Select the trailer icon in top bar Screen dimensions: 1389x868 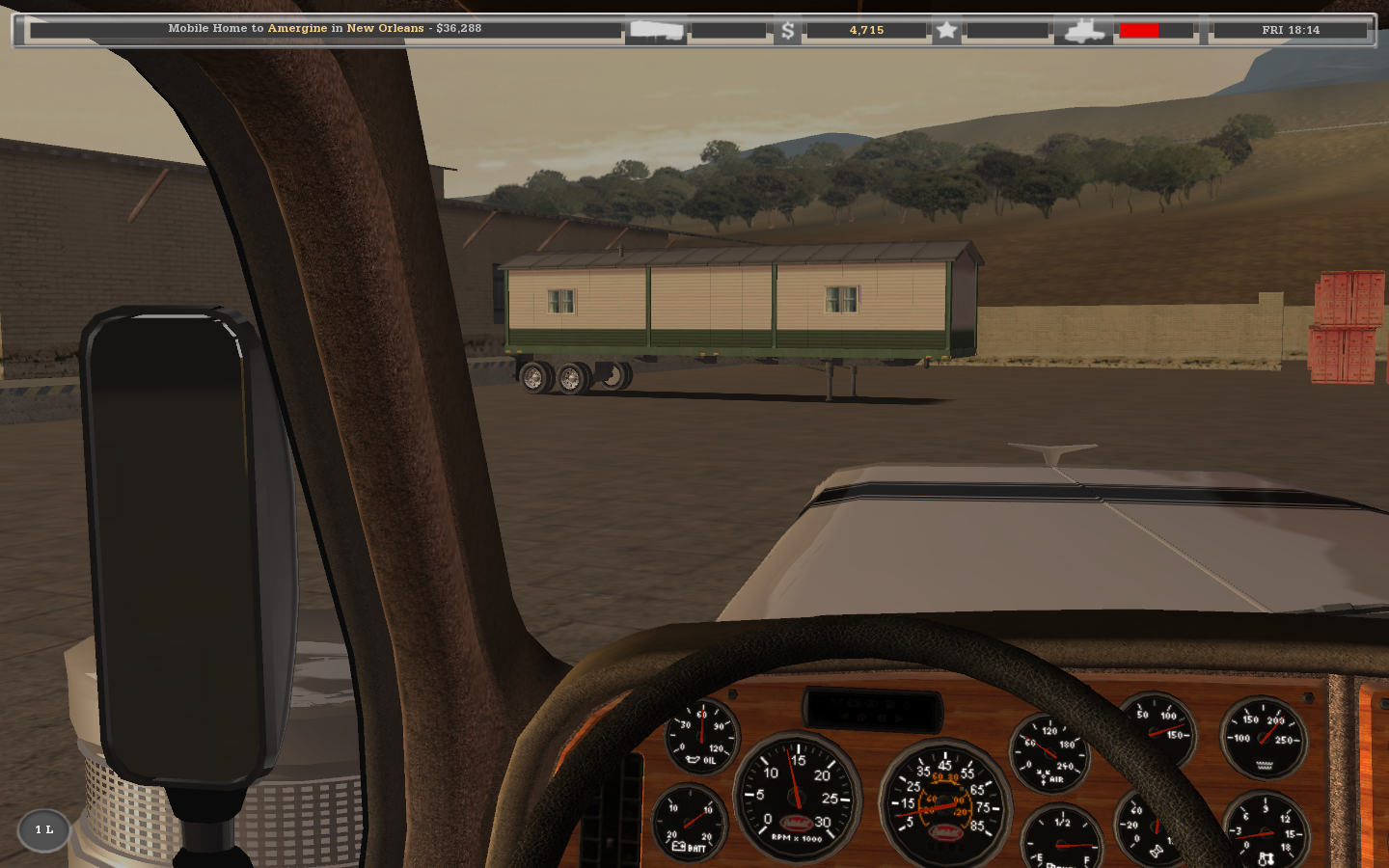(656, 31)
